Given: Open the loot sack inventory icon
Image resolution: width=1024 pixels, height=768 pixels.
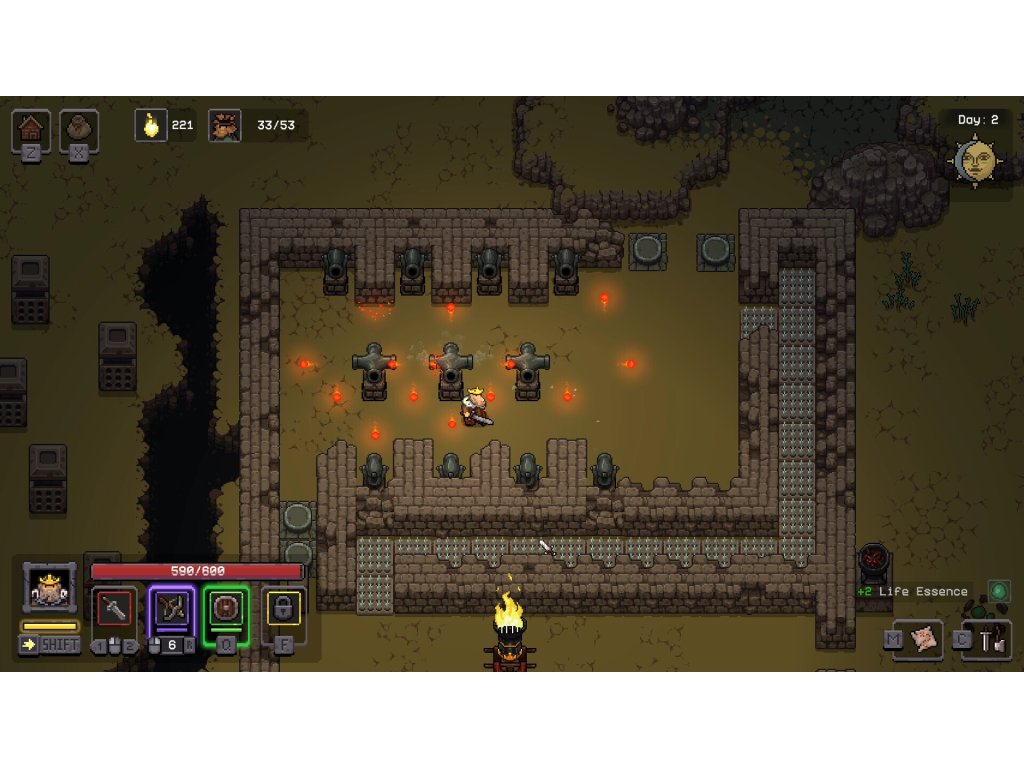Looking at the screenshot, I should tap(79, 129).
